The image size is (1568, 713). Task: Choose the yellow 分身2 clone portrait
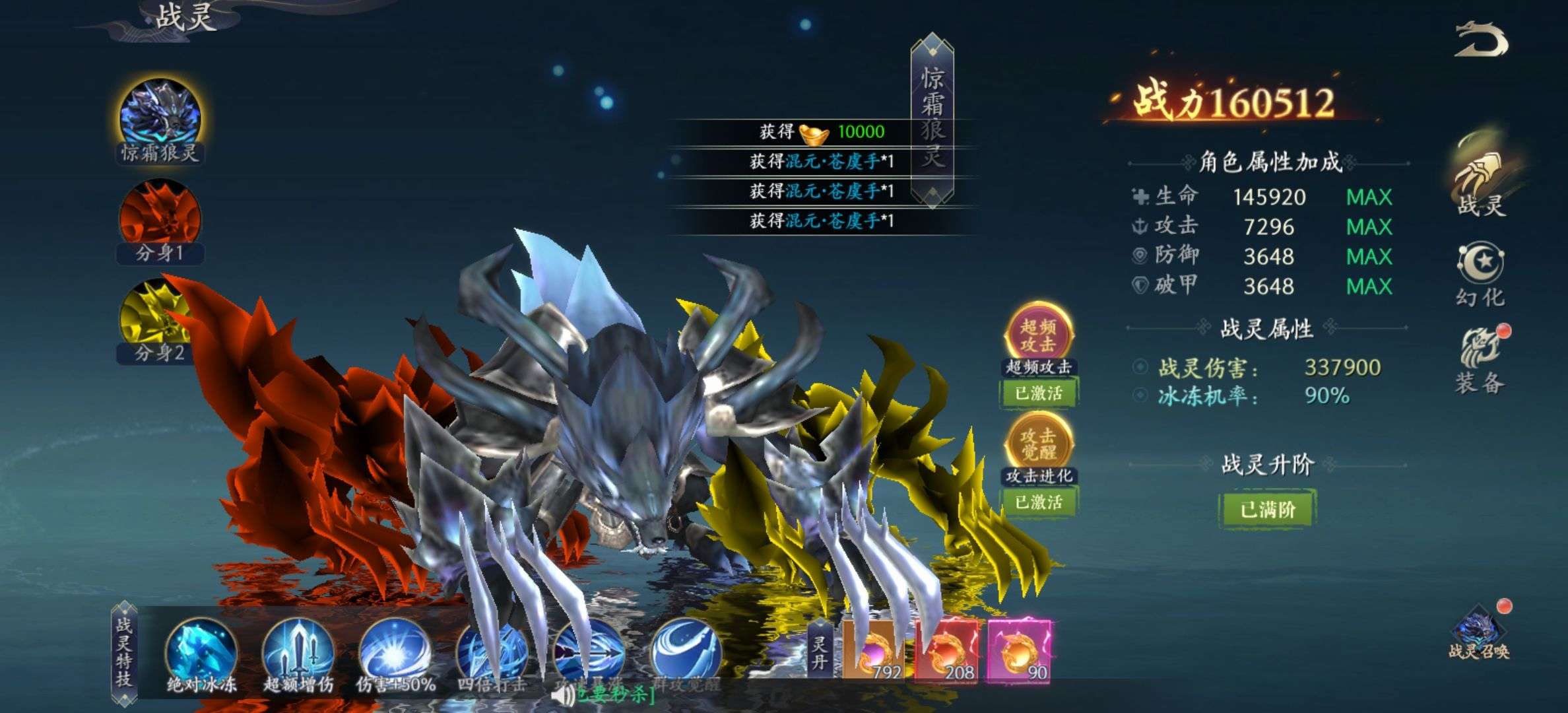click(158, 318)
